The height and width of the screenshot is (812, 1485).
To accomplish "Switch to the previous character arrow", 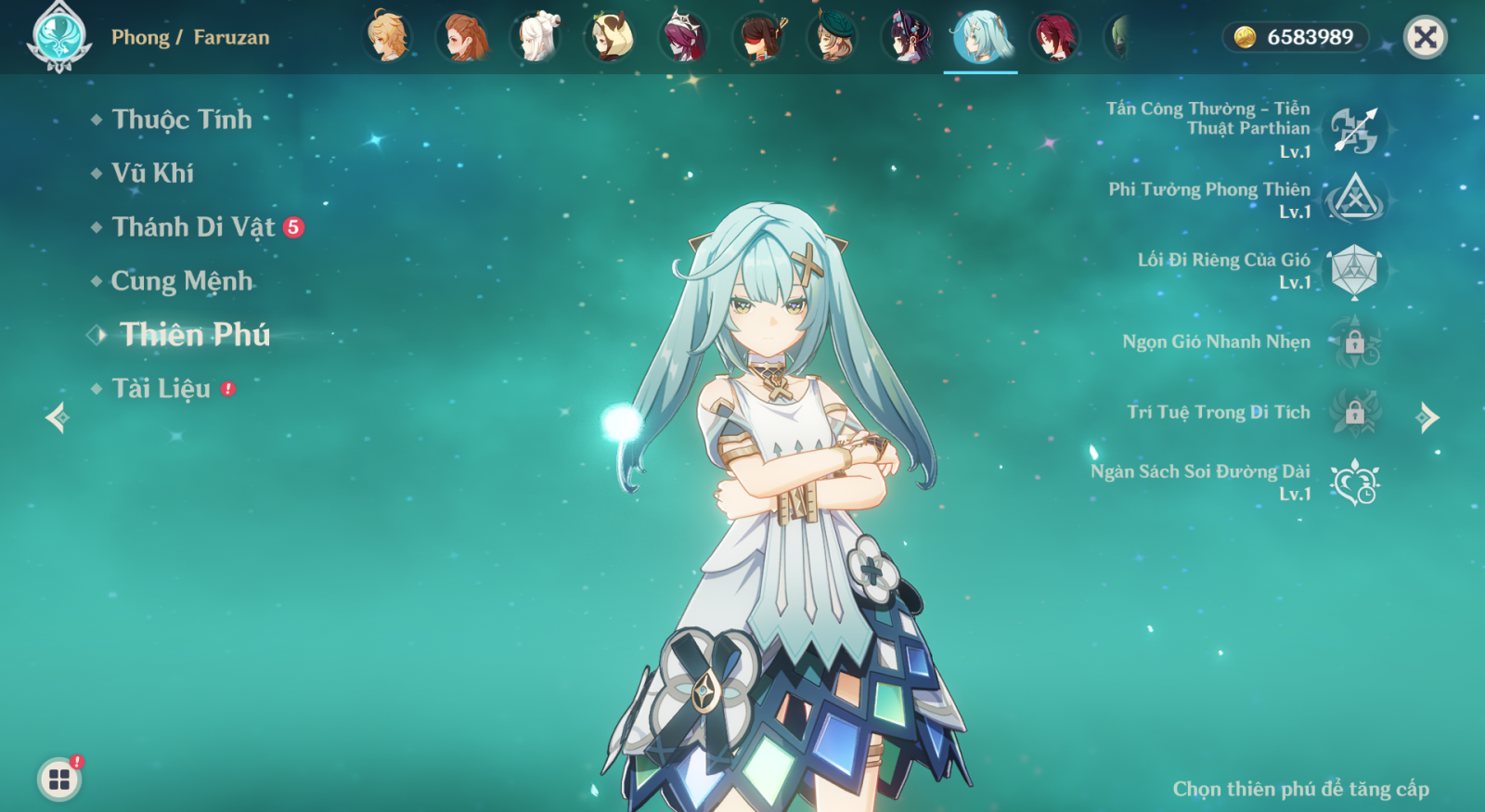I will pos(57,418).
